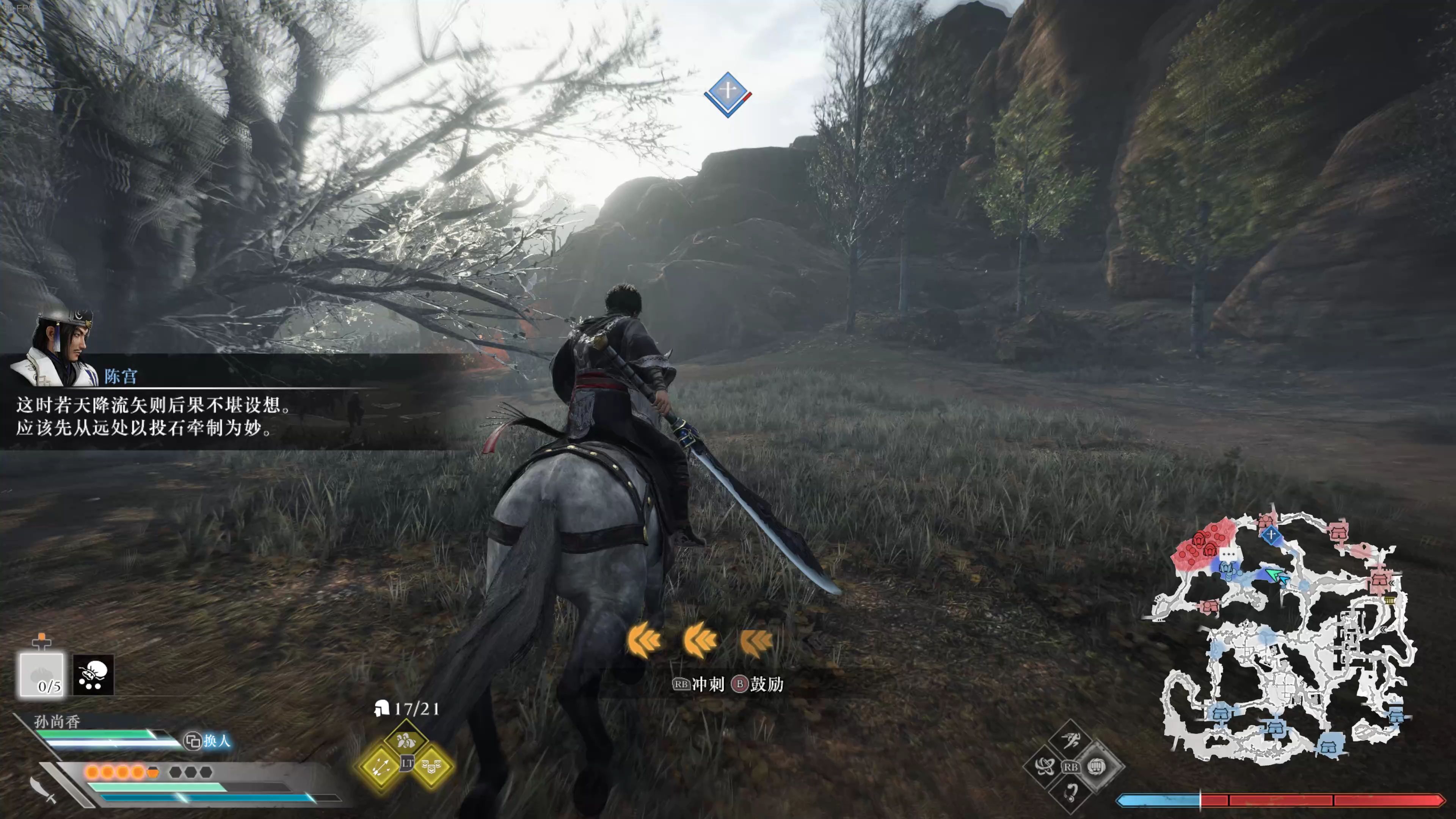Select the speech bubble marker on minimap
Viewport: 1456px width, 819px height.
(x=1228, y=554)
